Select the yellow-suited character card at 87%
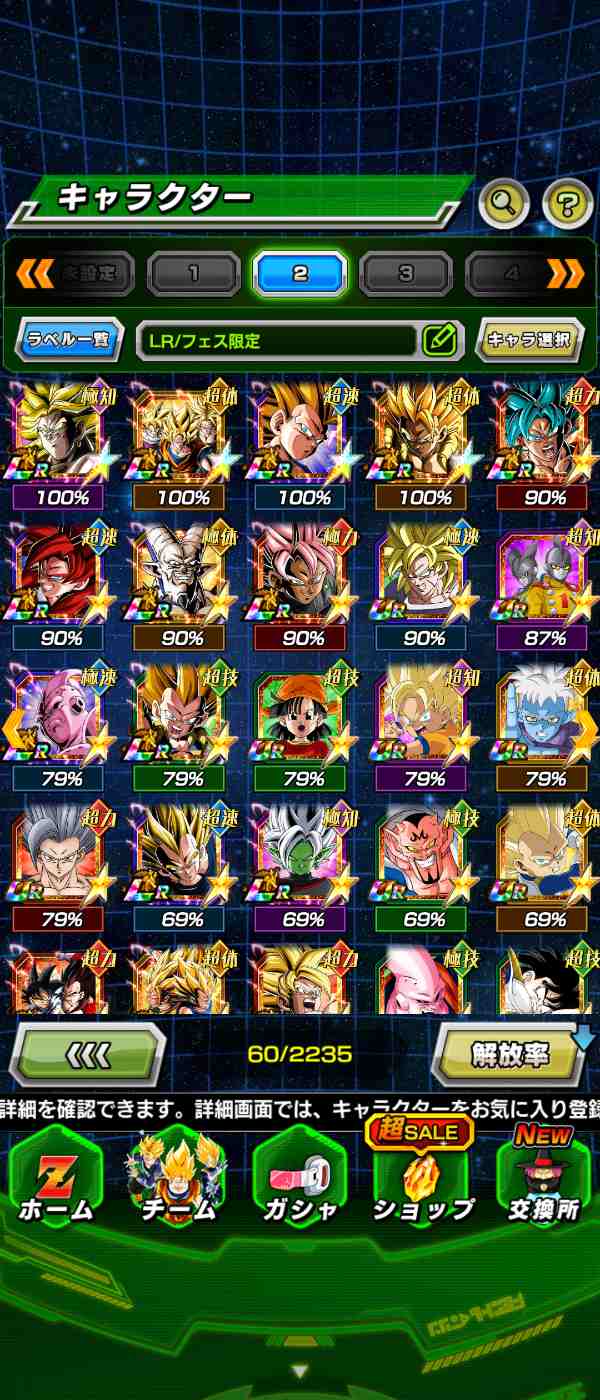This screenshot has height=1400, width=600. (545, 582)
